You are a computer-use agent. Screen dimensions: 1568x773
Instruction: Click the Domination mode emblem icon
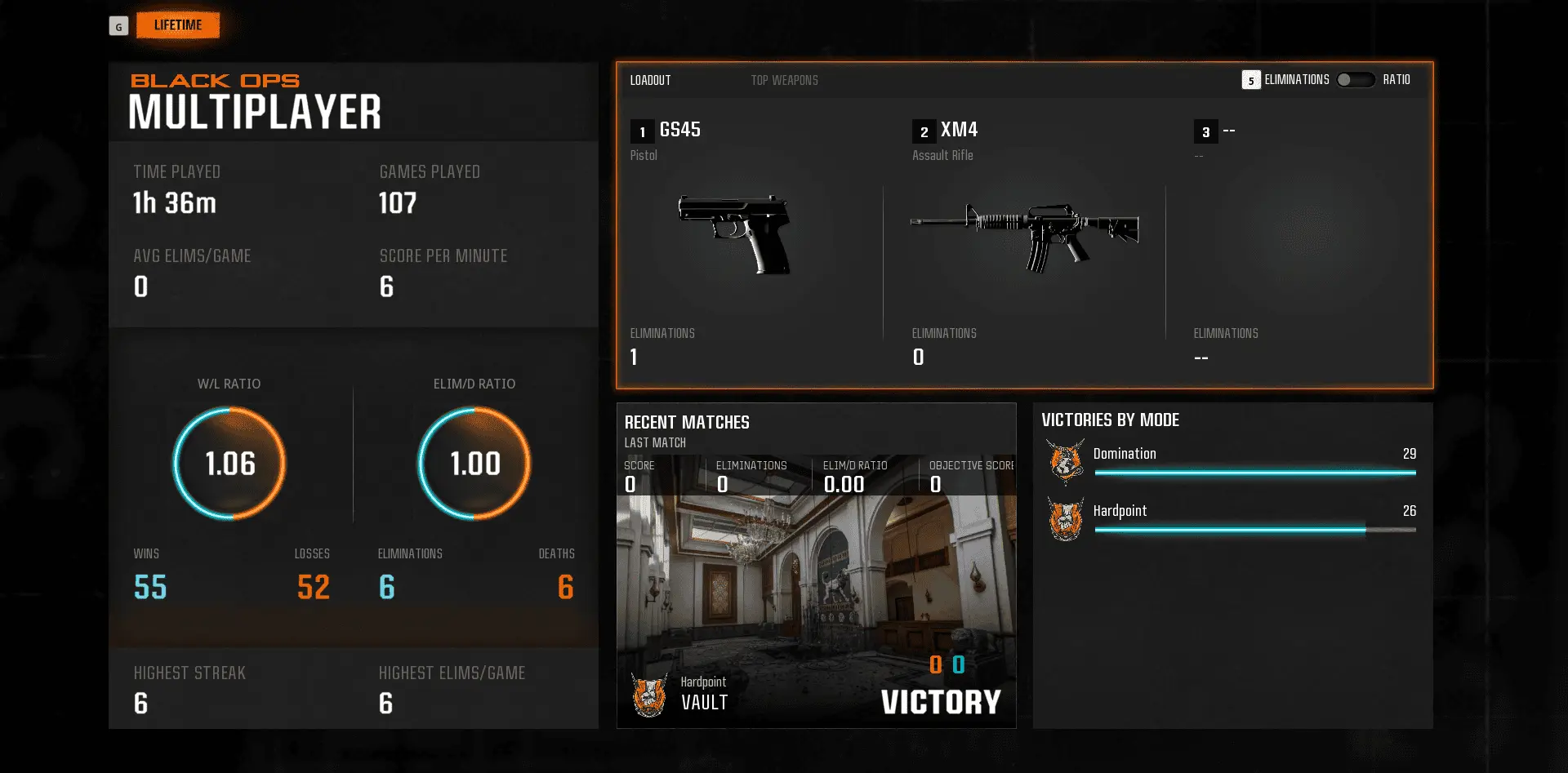(x=1065, y=461)
